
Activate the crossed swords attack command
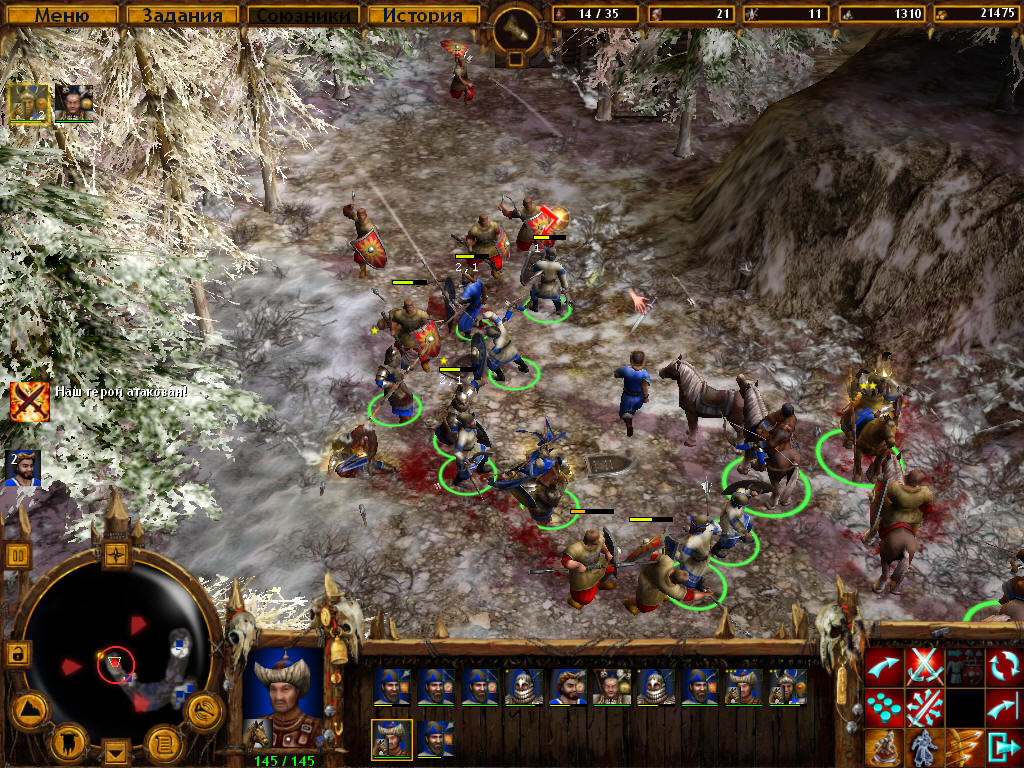(x=925, y=664)
